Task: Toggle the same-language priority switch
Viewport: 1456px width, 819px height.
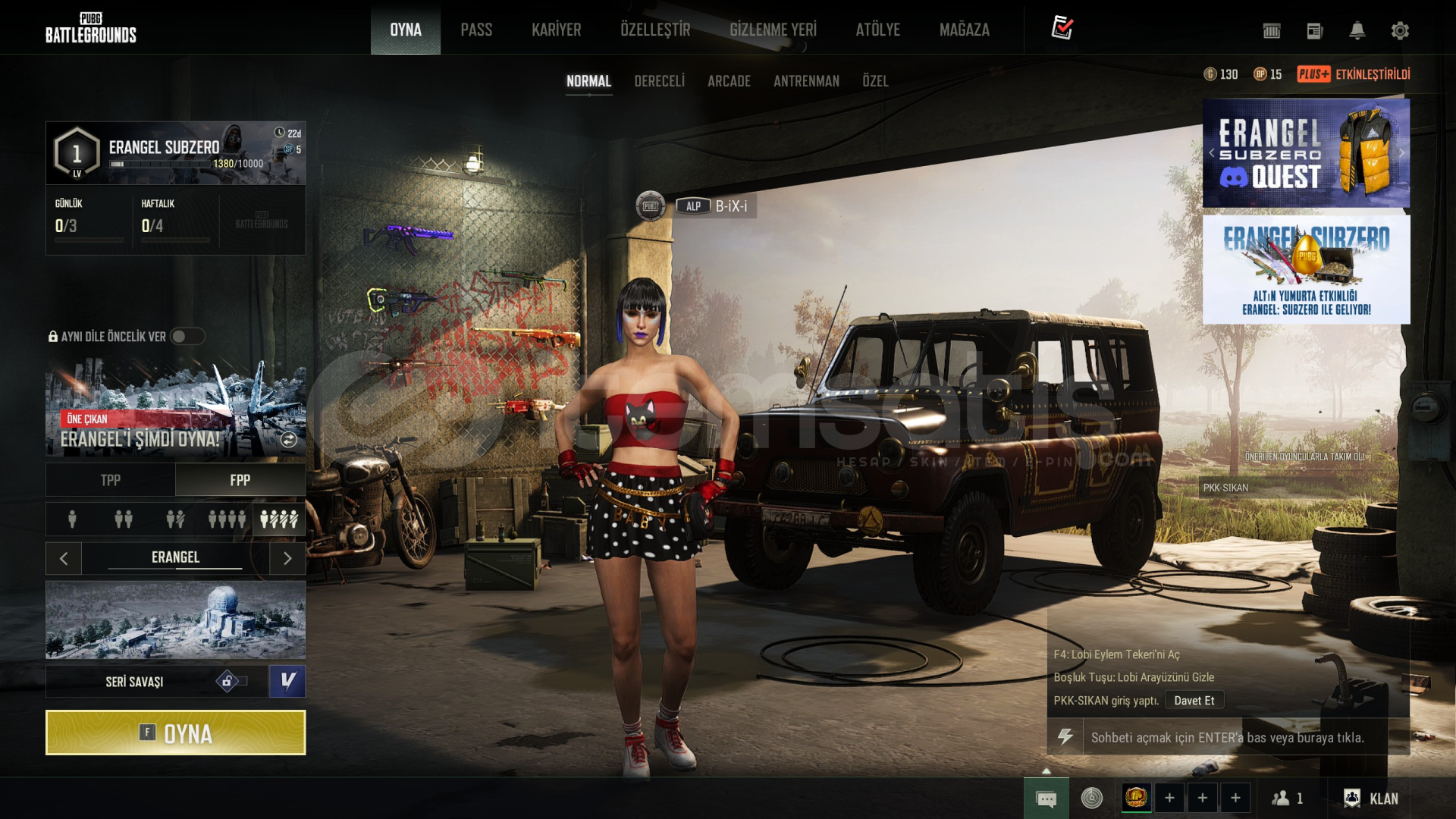Action: (187, 336)
